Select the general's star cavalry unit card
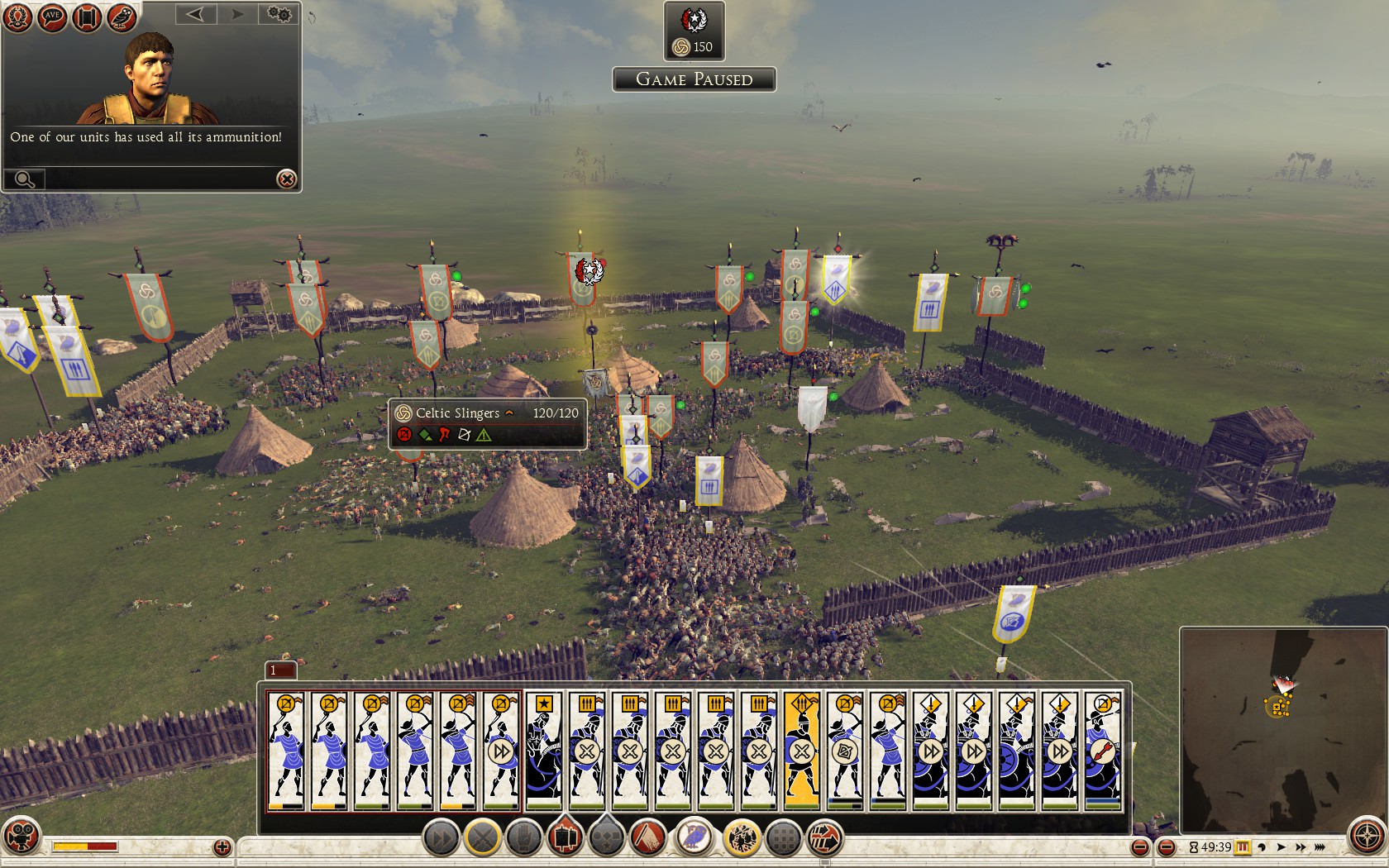The image size is (1389, 868). click(x=543, y=750)
